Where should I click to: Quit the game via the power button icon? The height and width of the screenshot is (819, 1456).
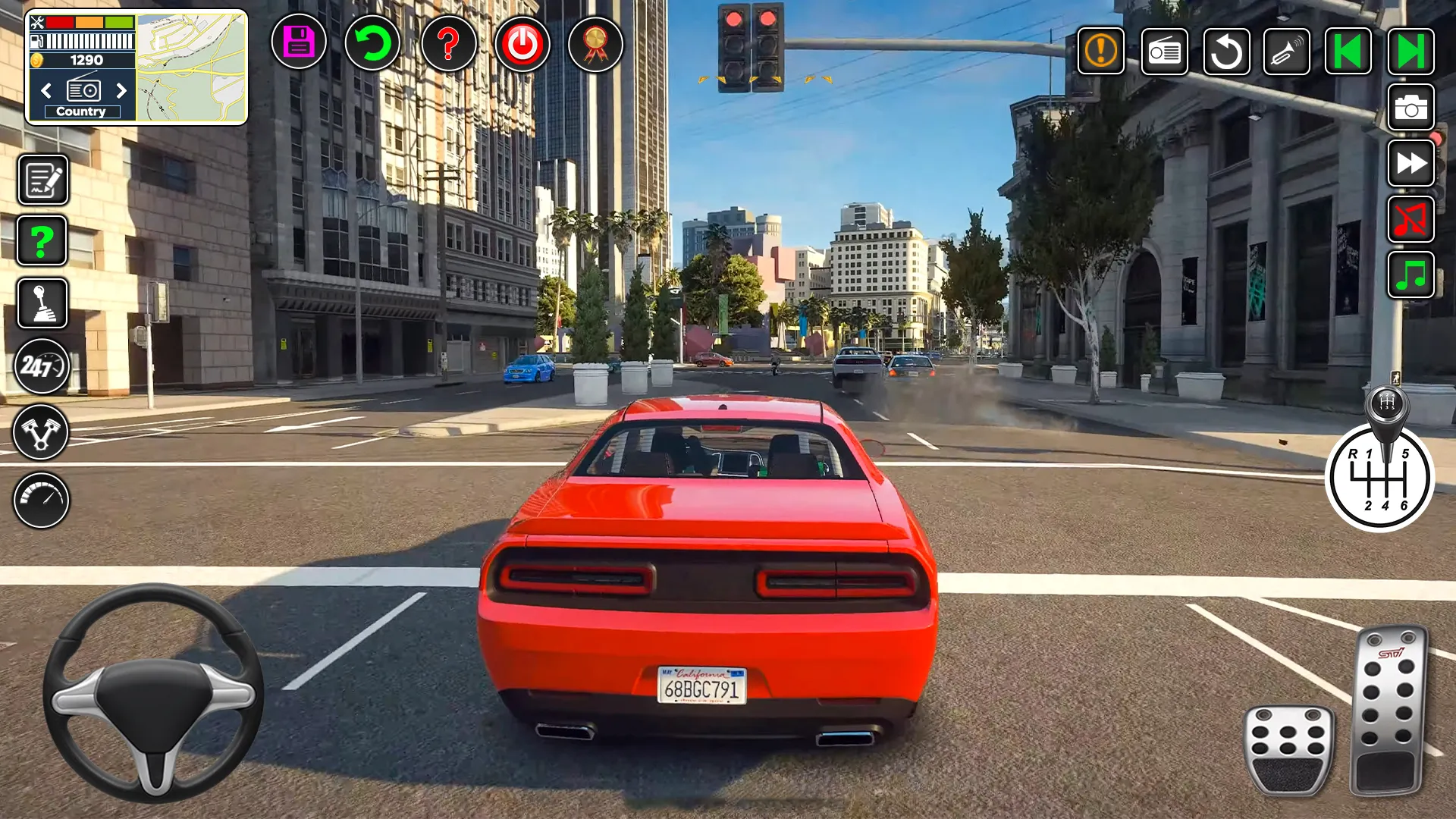522,45
